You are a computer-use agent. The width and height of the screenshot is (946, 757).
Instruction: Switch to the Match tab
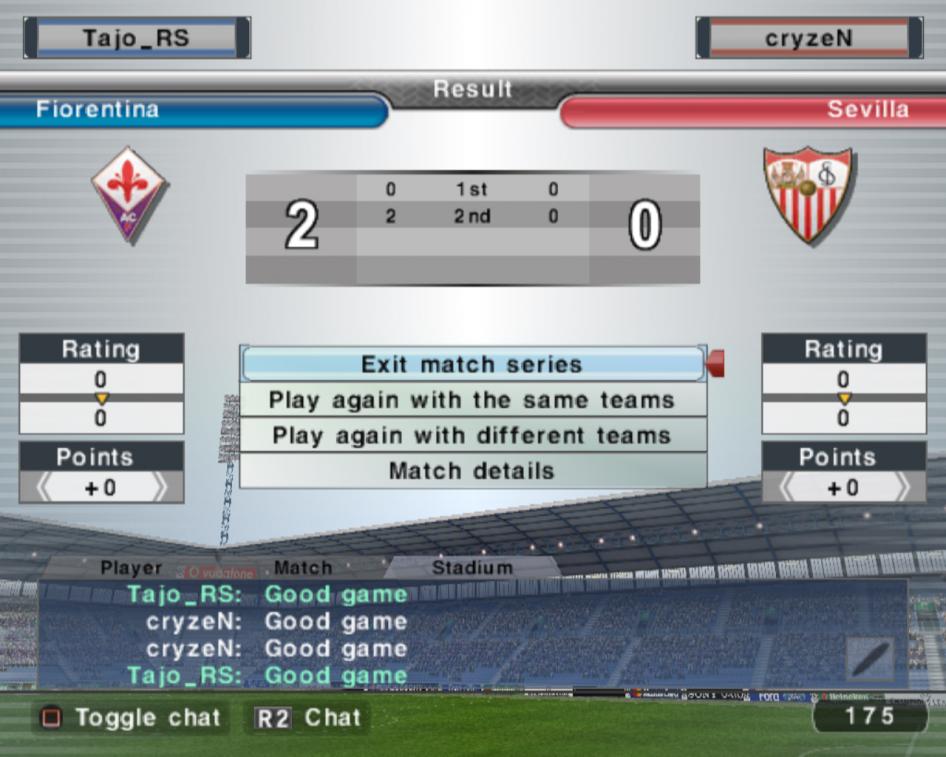[x=303, y=568]
